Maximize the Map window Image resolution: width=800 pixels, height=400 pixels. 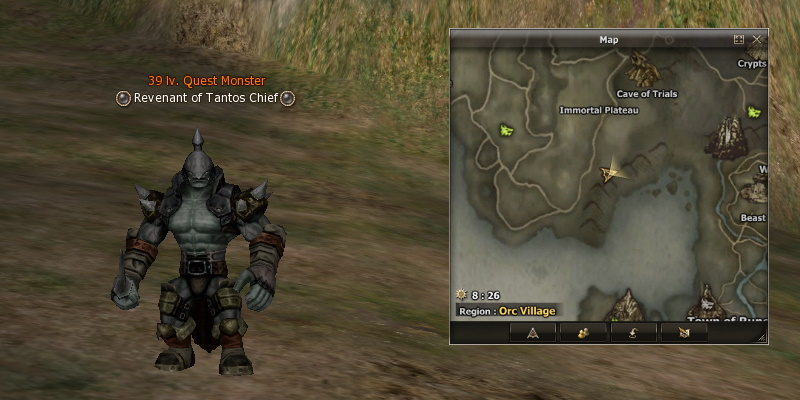point(739,40)
